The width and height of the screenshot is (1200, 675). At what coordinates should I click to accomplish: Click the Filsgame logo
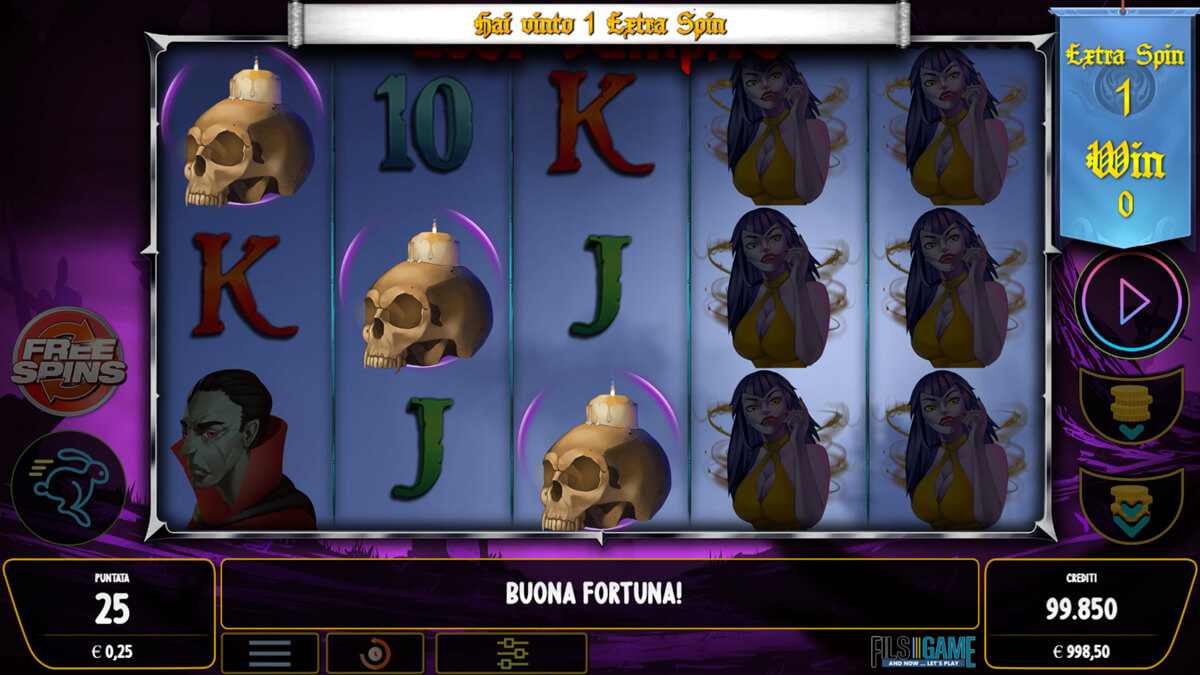click(x=922, y=650)
